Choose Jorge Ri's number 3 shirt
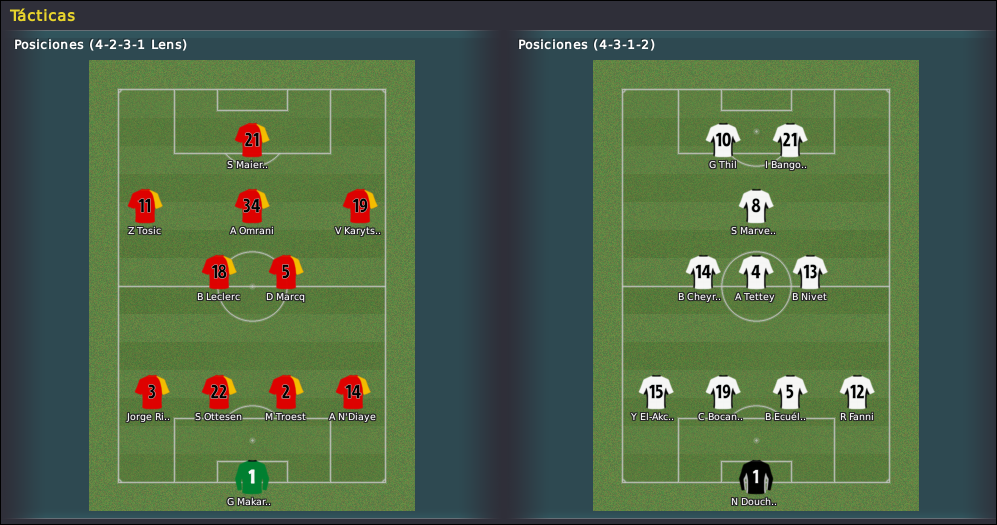This screenshot has width=997, height=525. [151, 392]
